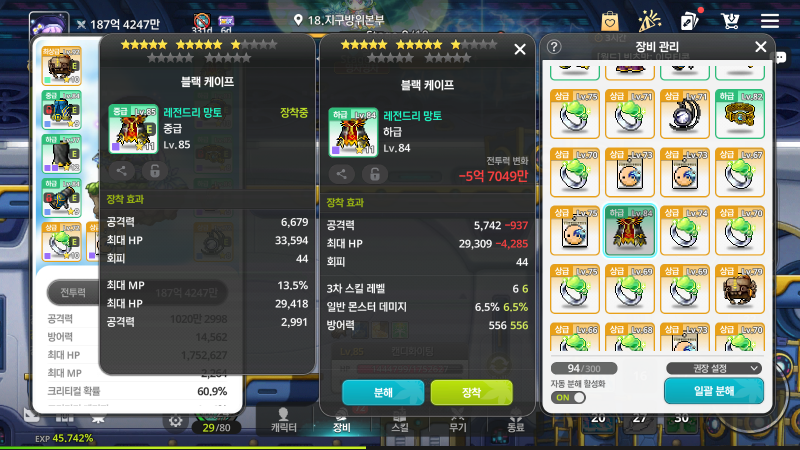
Task: Open the 동료 companions tab
Action: pyautogui.click(x=514, y=420)
